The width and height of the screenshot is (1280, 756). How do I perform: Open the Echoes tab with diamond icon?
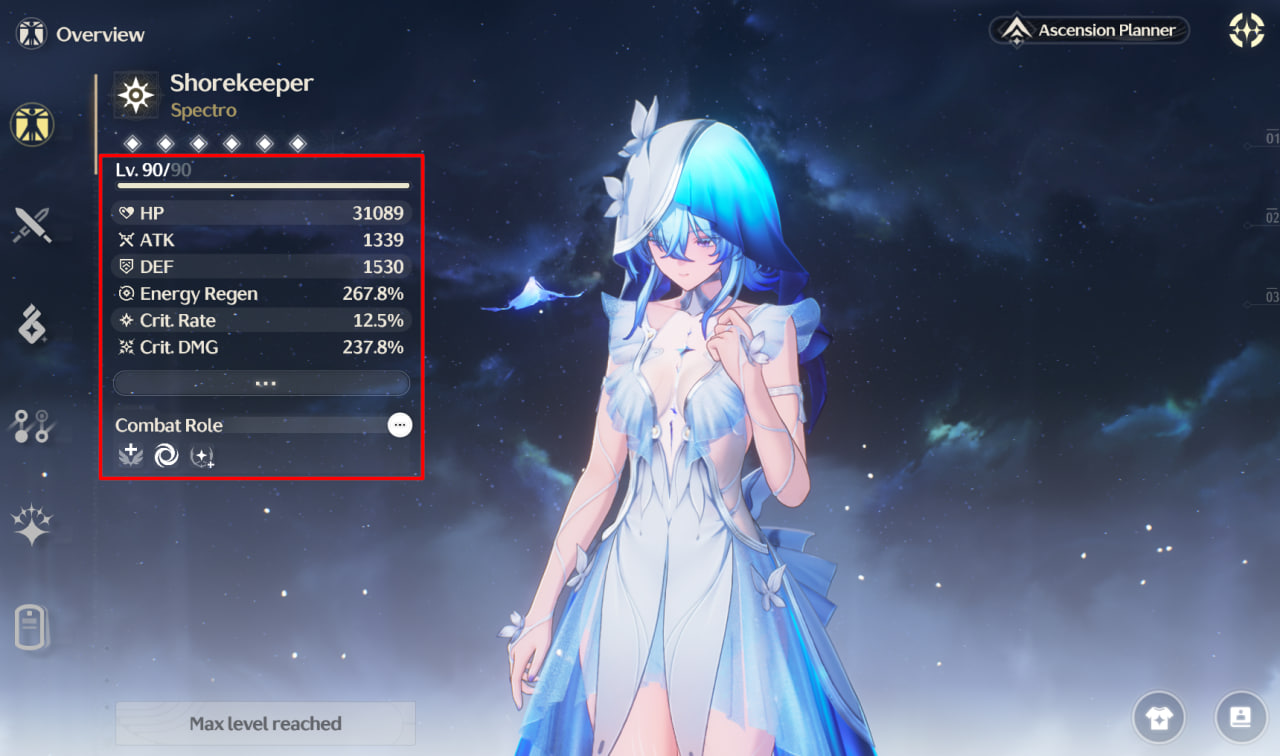(x=31, y=325)
